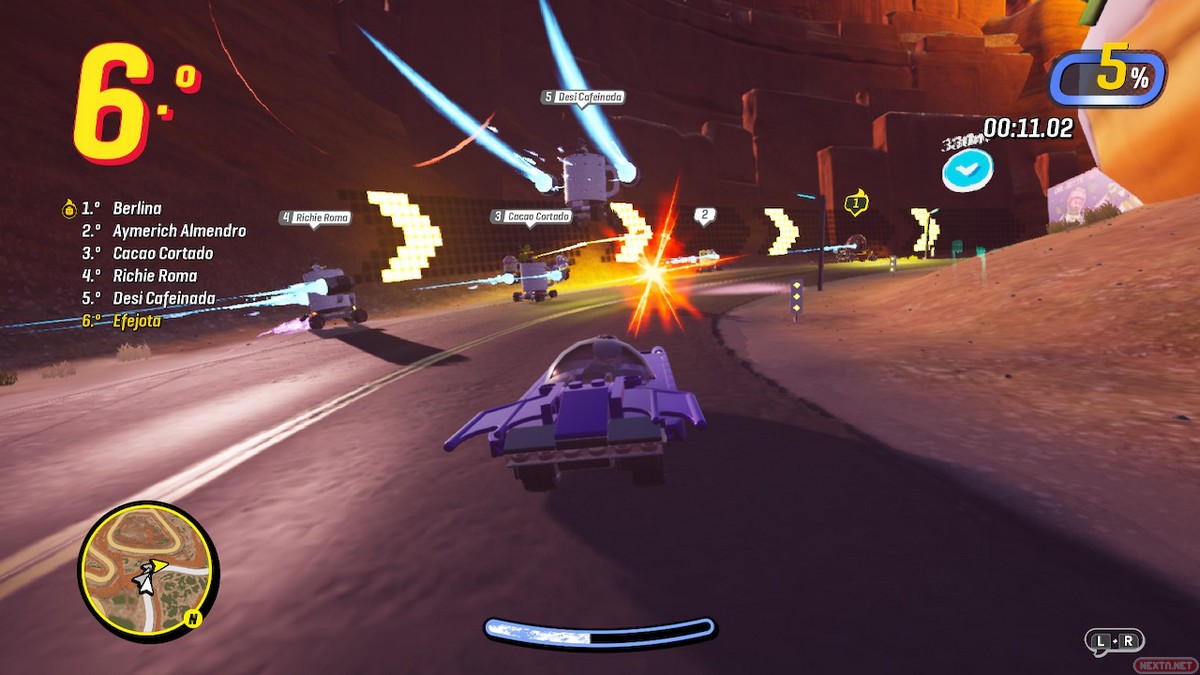Screen dimensions: 1200x675
Task: Select the floating Richie Roma name tag
Action: click(315, 217)
